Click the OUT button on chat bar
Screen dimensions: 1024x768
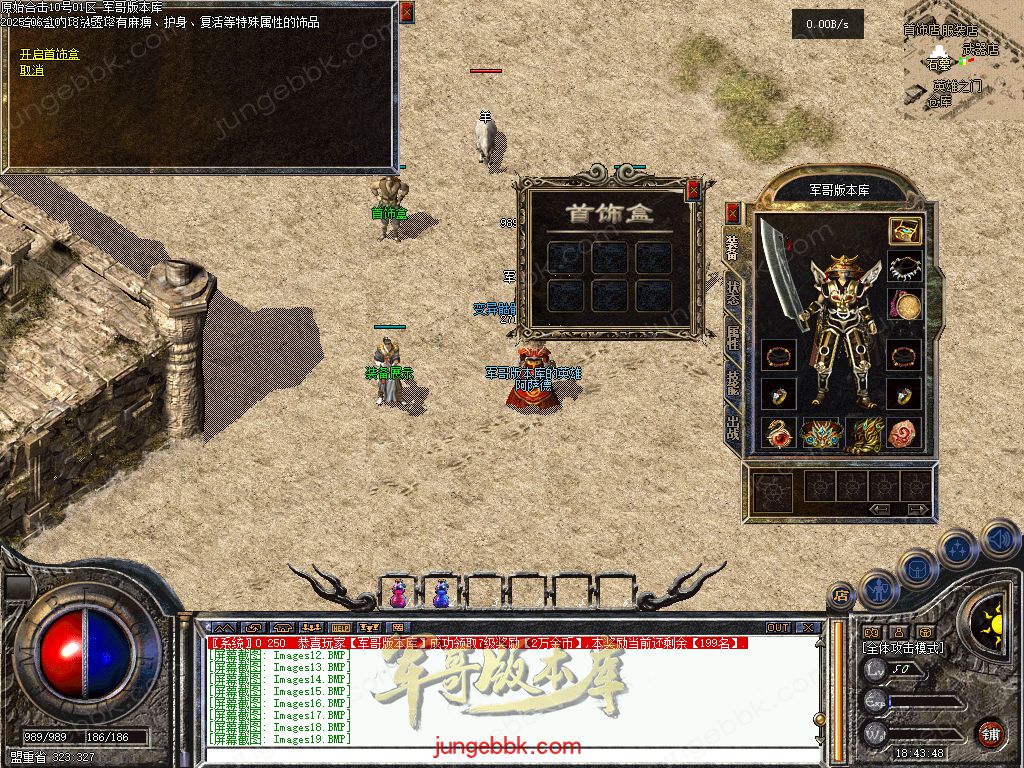tap(778, 628)
